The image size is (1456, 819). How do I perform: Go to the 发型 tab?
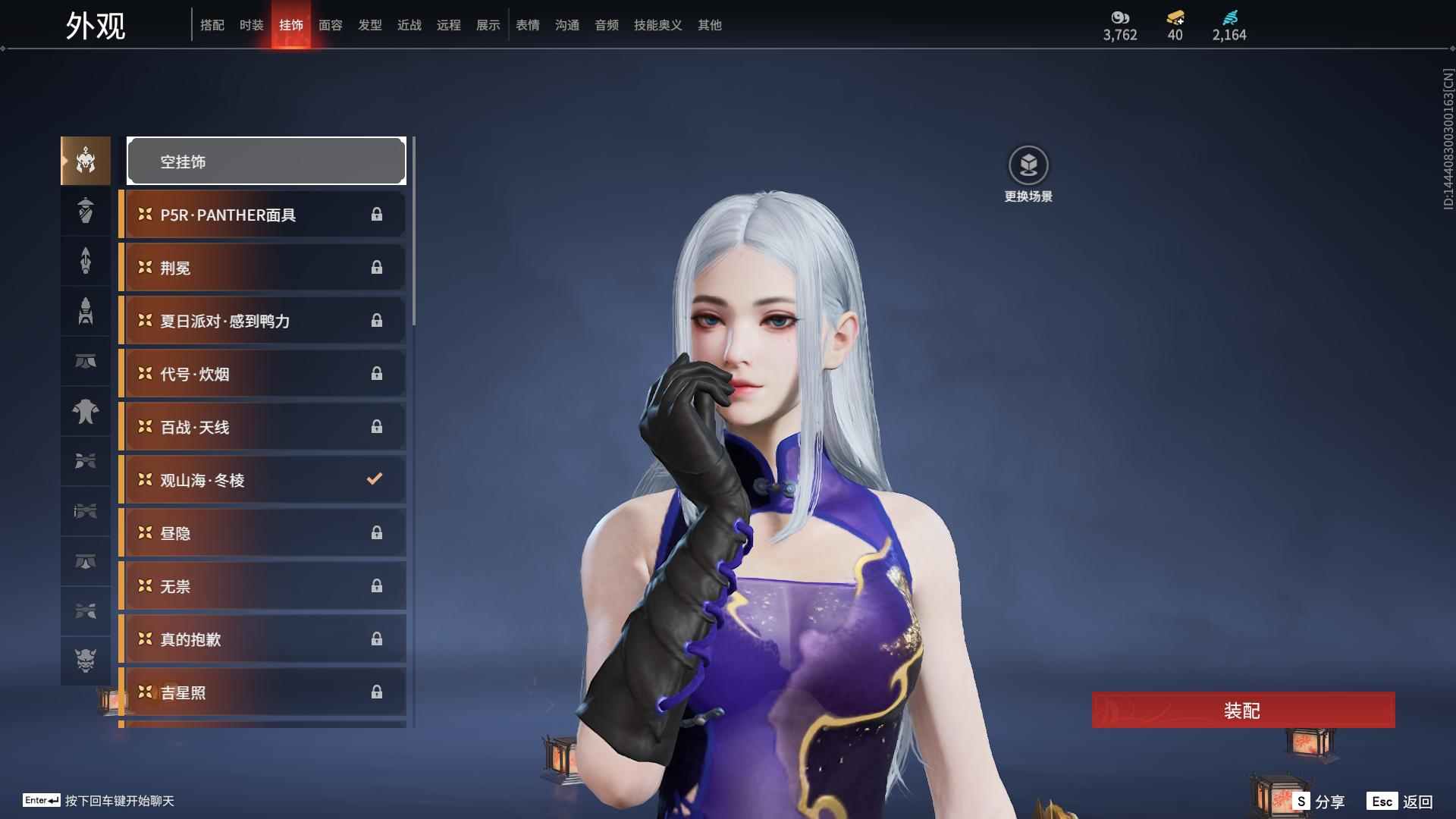pos(370,25)
